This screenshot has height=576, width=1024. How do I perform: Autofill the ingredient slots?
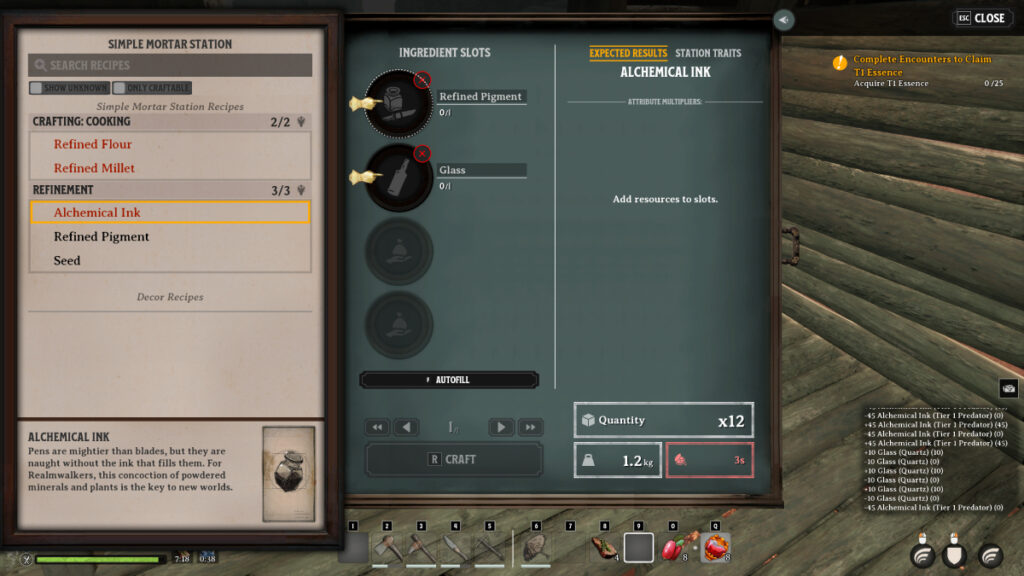449,380
